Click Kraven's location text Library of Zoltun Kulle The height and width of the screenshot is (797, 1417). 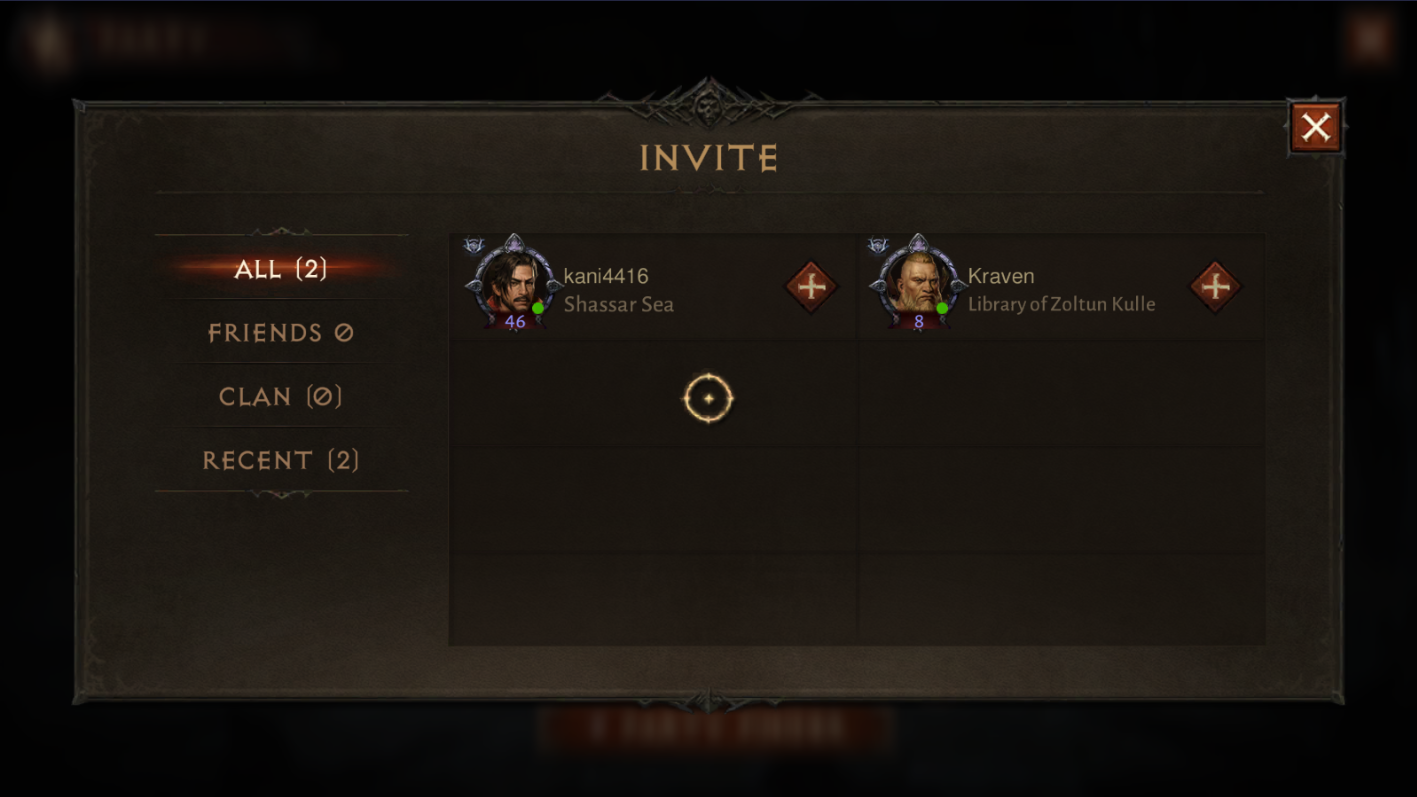(x=1063, y=304)
